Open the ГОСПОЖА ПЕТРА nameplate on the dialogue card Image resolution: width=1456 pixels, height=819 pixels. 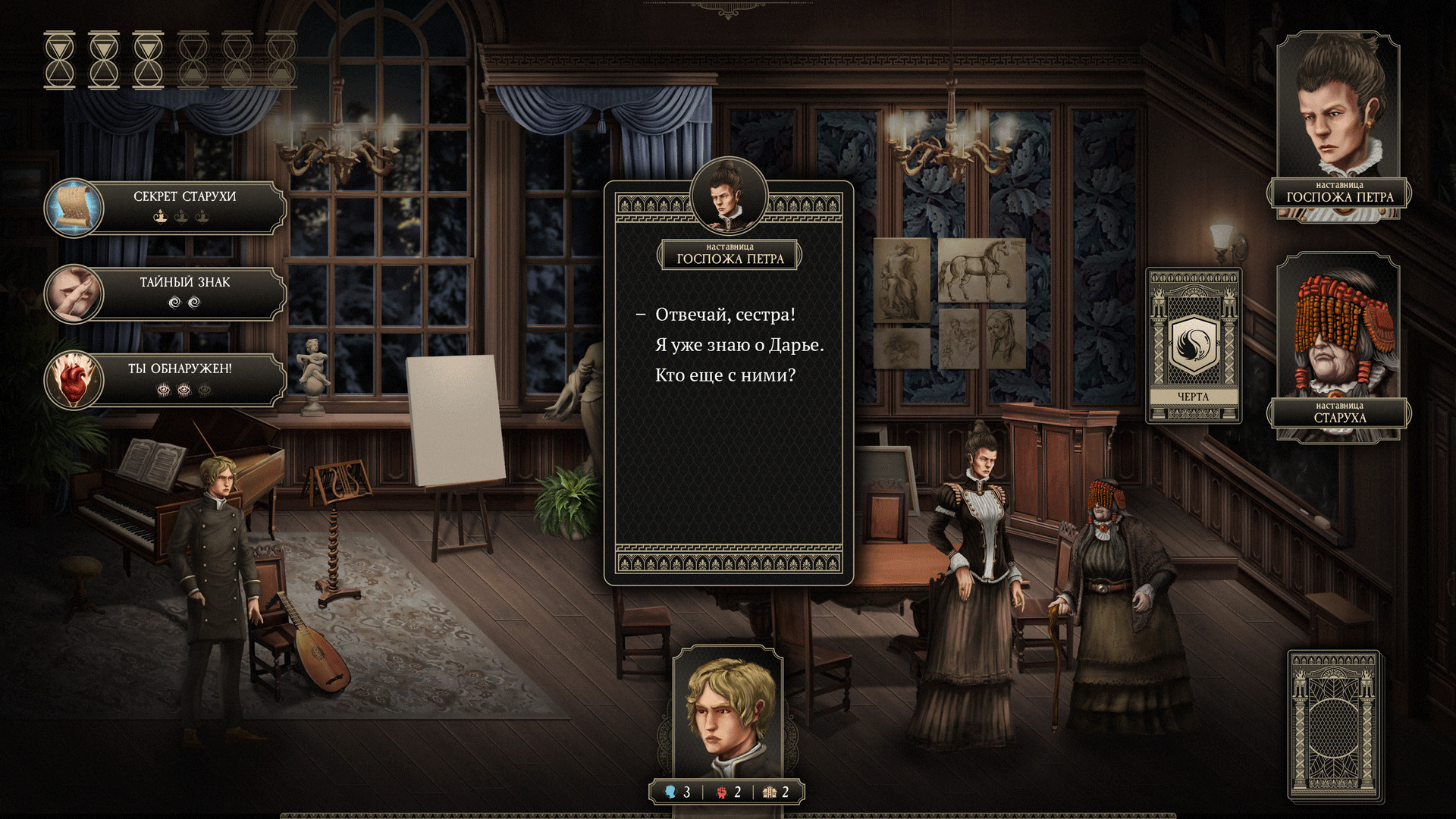(x=729, y=255)
